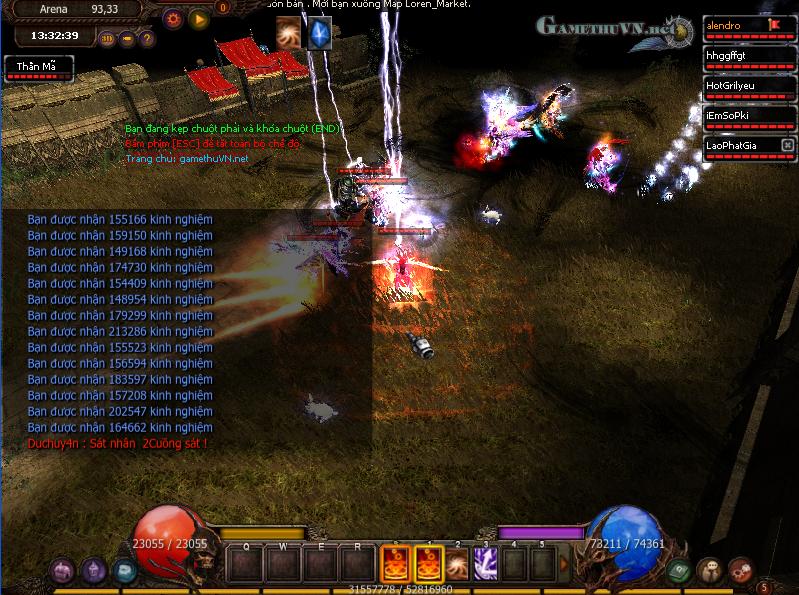Viewport: 799px width, 595px height.
Task: Toggle the 3D camera button
Action: click(108, 40)
